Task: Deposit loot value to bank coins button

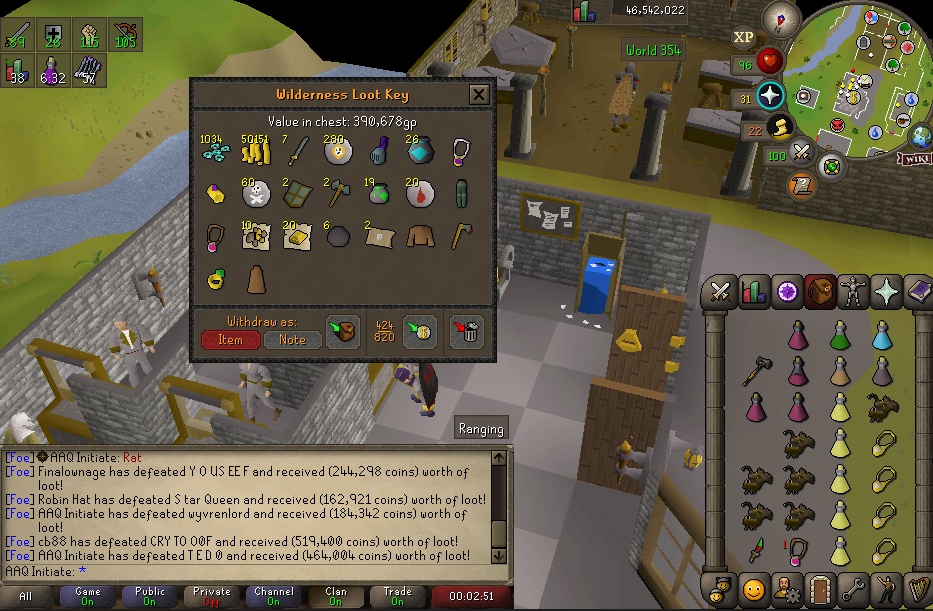Action: tap(419, 332)
